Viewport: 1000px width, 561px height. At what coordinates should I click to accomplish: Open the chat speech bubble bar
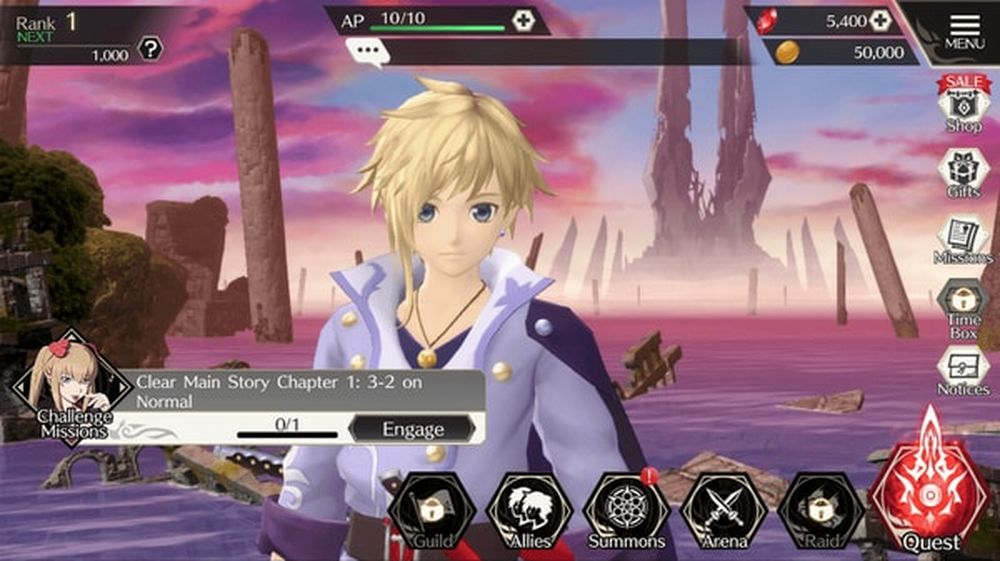coord(367,52)
